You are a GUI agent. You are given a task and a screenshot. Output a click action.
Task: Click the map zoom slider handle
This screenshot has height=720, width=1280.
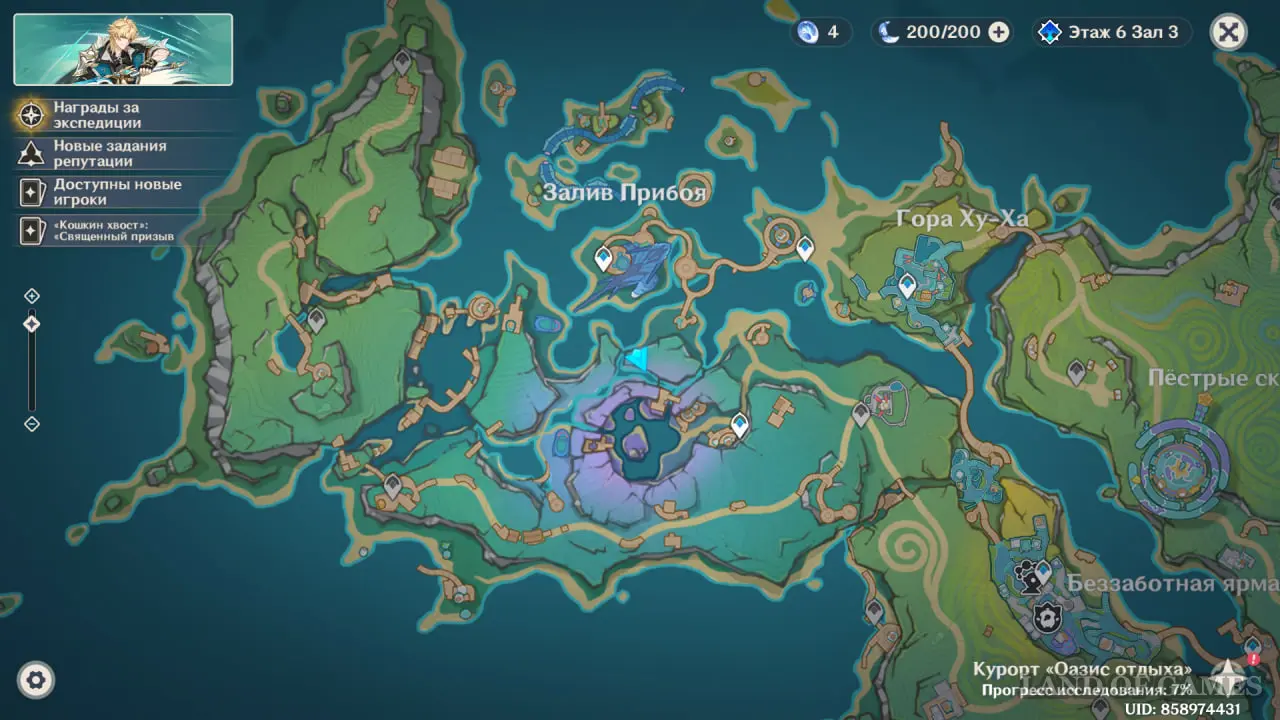32,324
